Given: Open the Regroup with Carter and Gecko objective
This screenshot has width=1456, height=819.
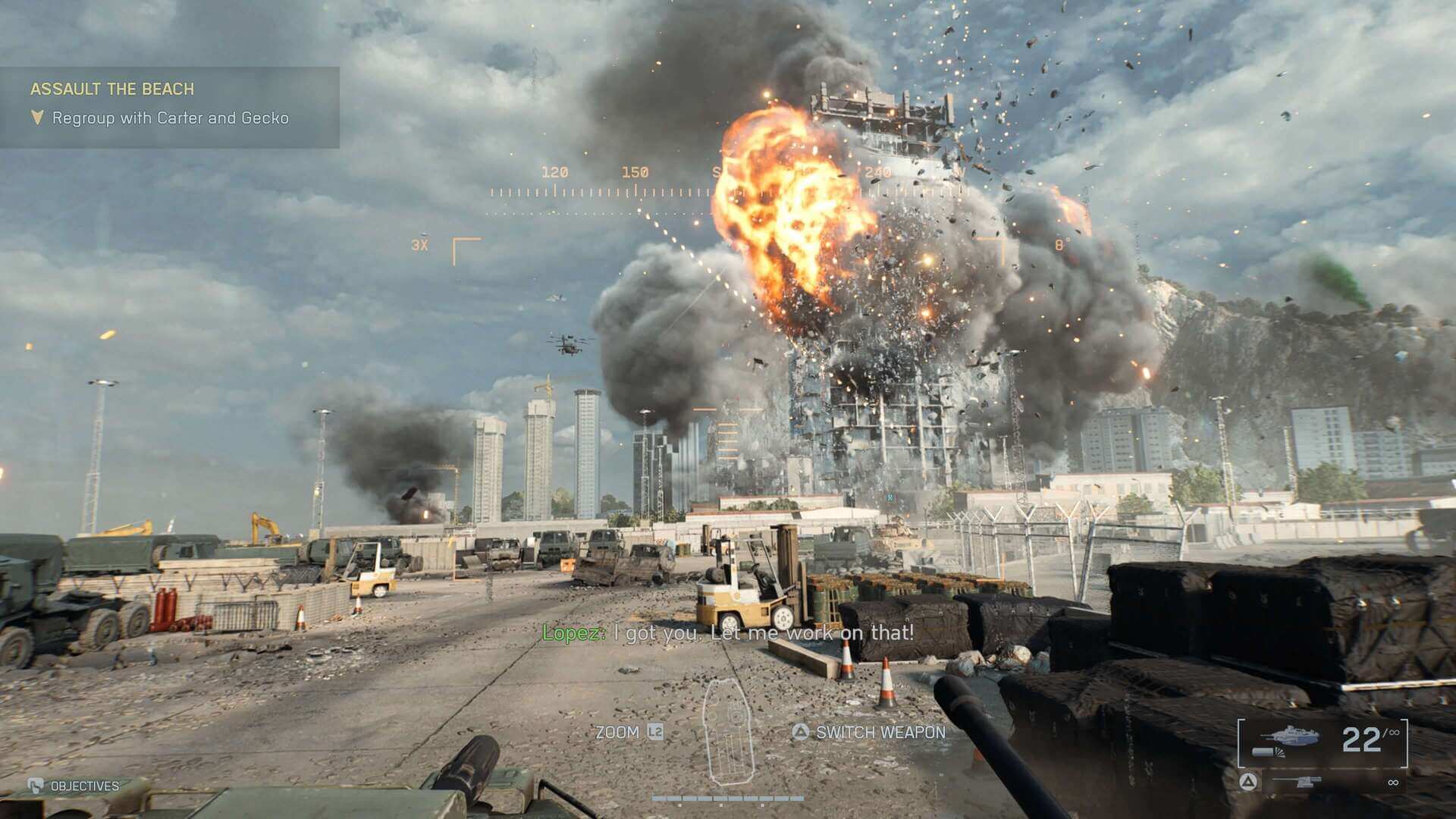Looking at the screenshot, I should coord(170,118).
